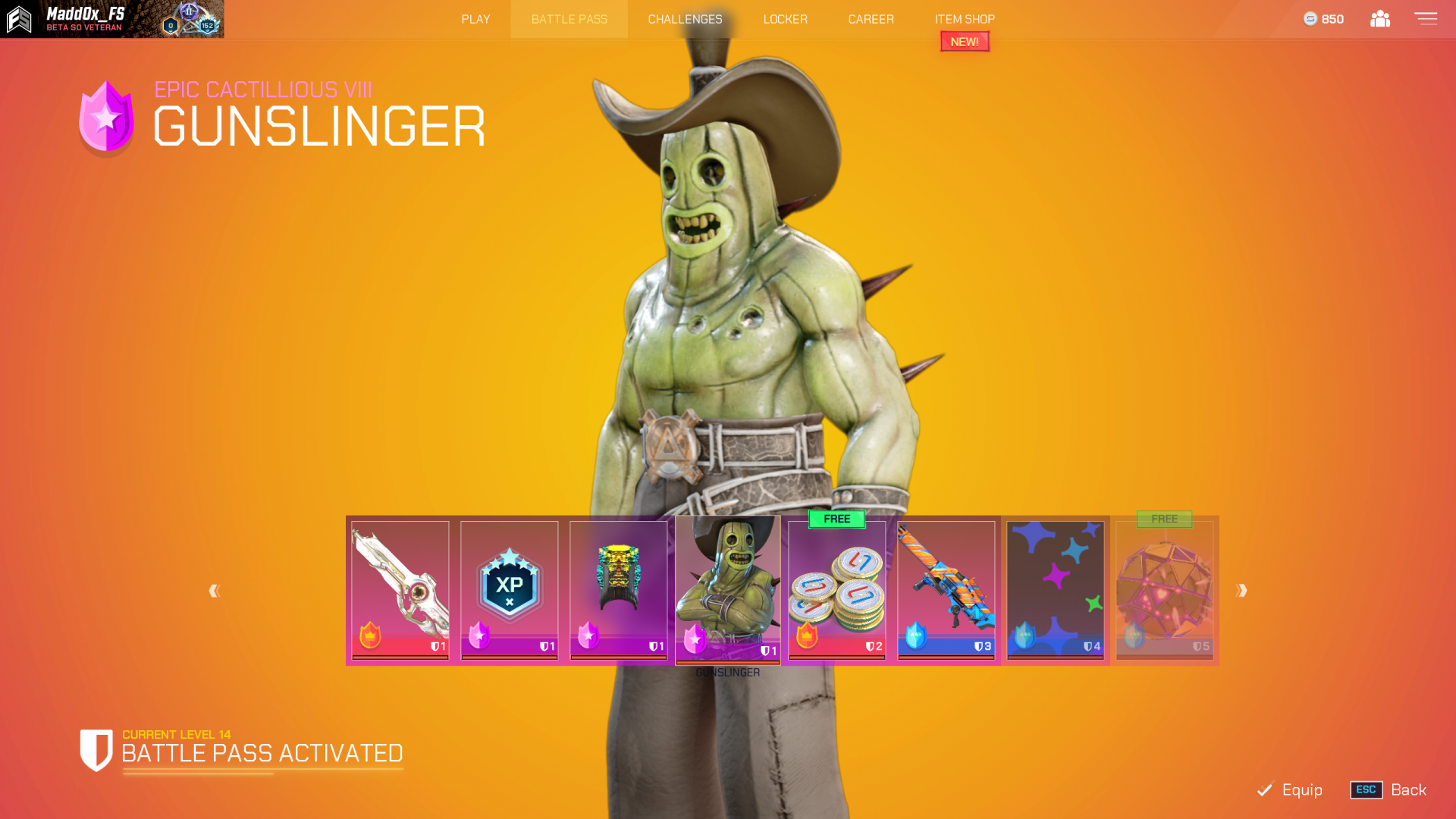Open the hamburger menu
The image size is (1456, 819).
(1426, 19)
